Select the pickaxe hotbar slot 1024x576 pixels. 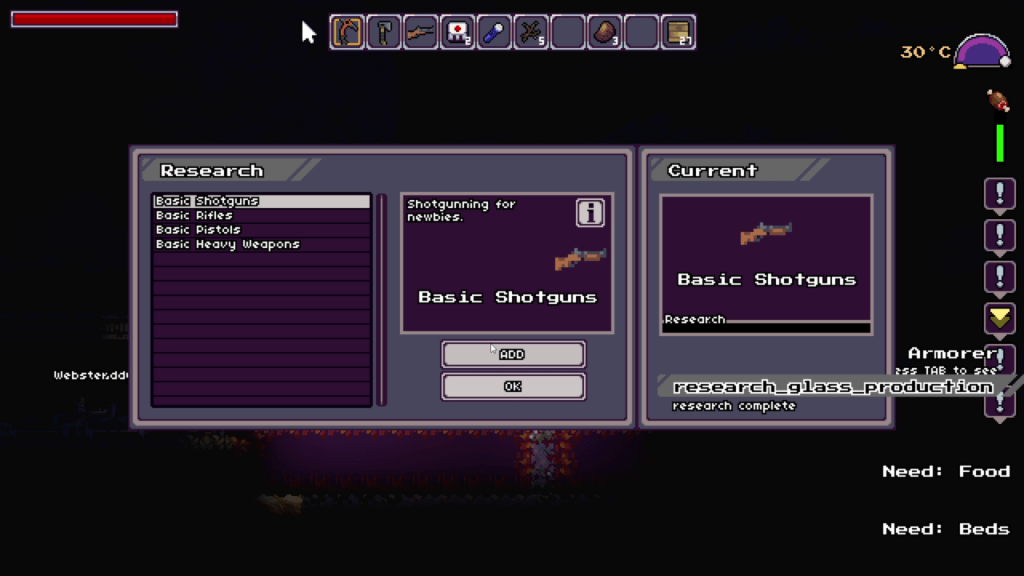point(347,32)
